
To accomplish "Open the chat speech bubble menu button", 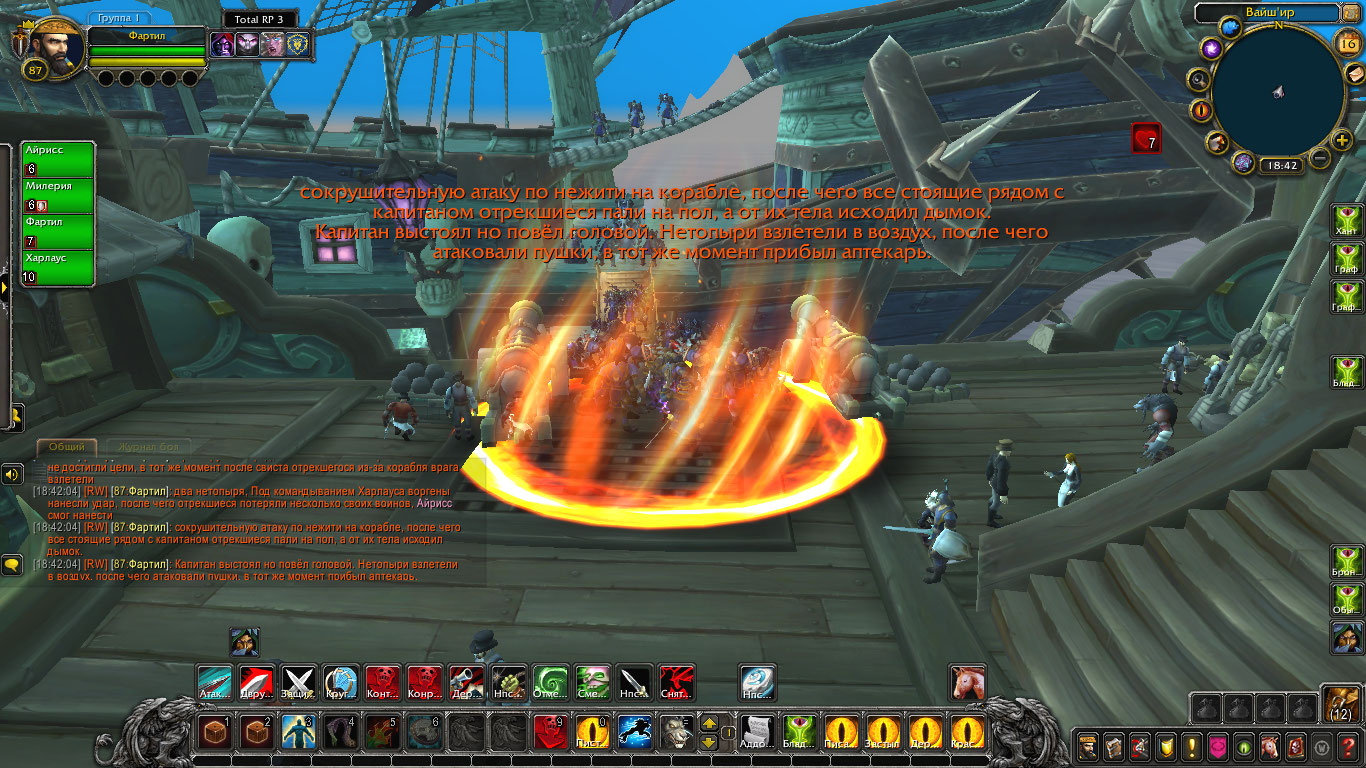I will pos(12,565).
